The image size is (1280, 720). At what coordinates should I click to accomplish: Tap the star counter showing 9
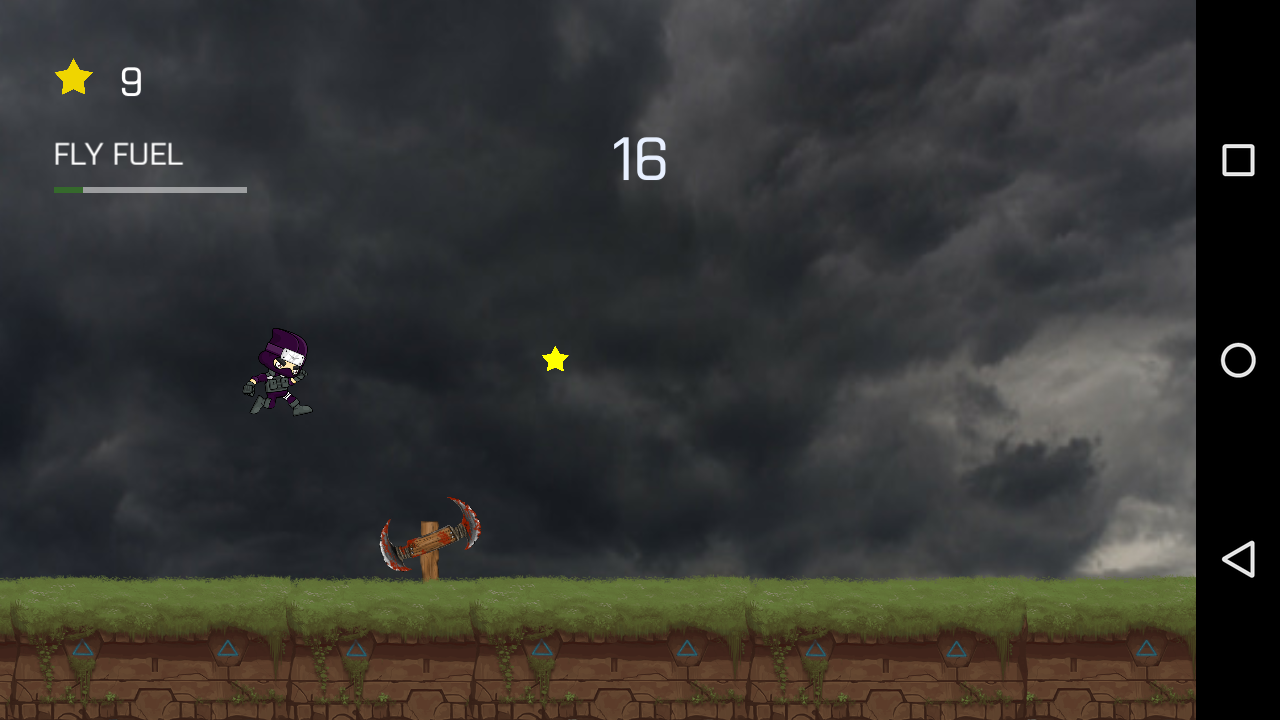(130, 80)
